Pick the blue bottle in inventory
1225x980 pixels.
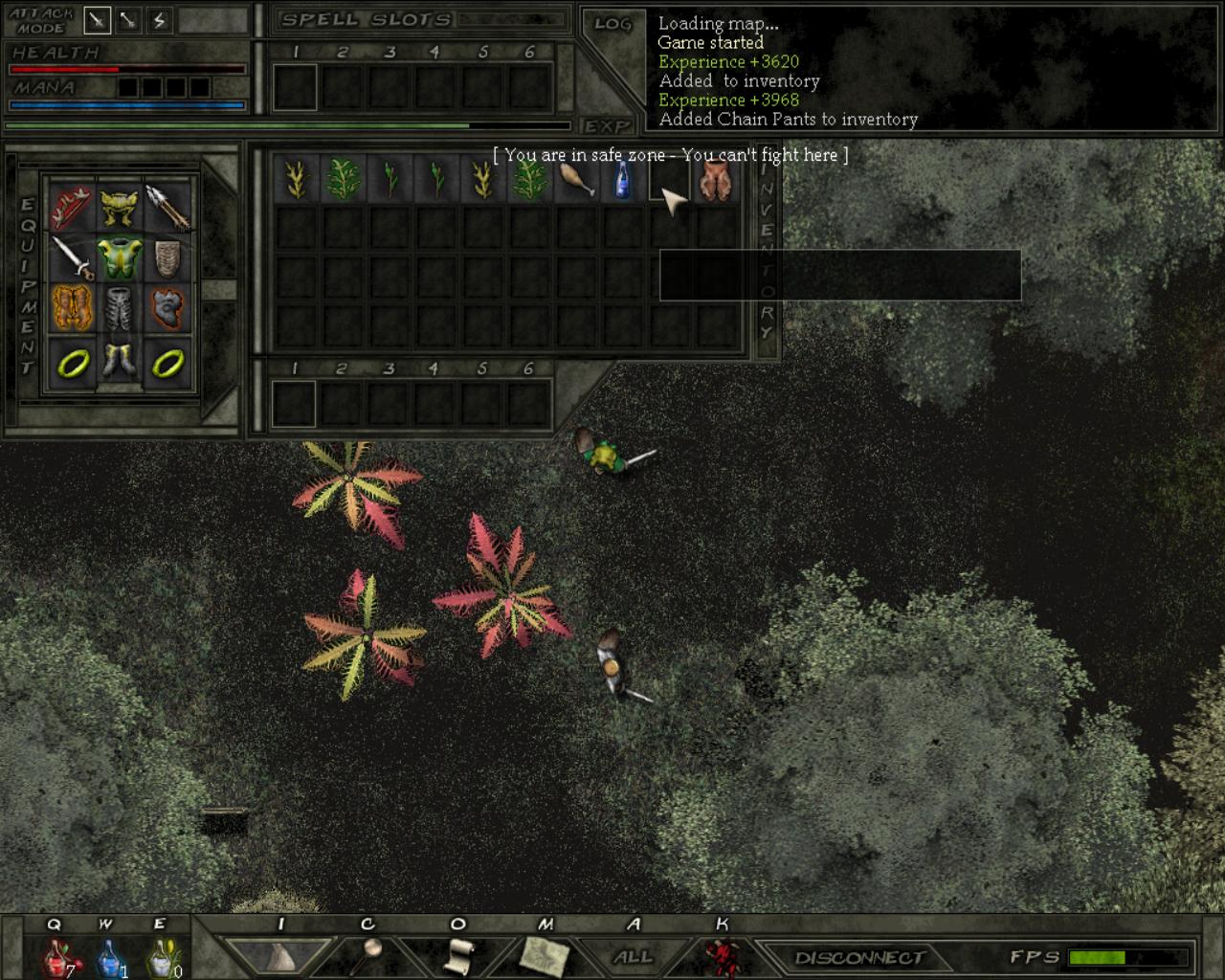point(623,179)
